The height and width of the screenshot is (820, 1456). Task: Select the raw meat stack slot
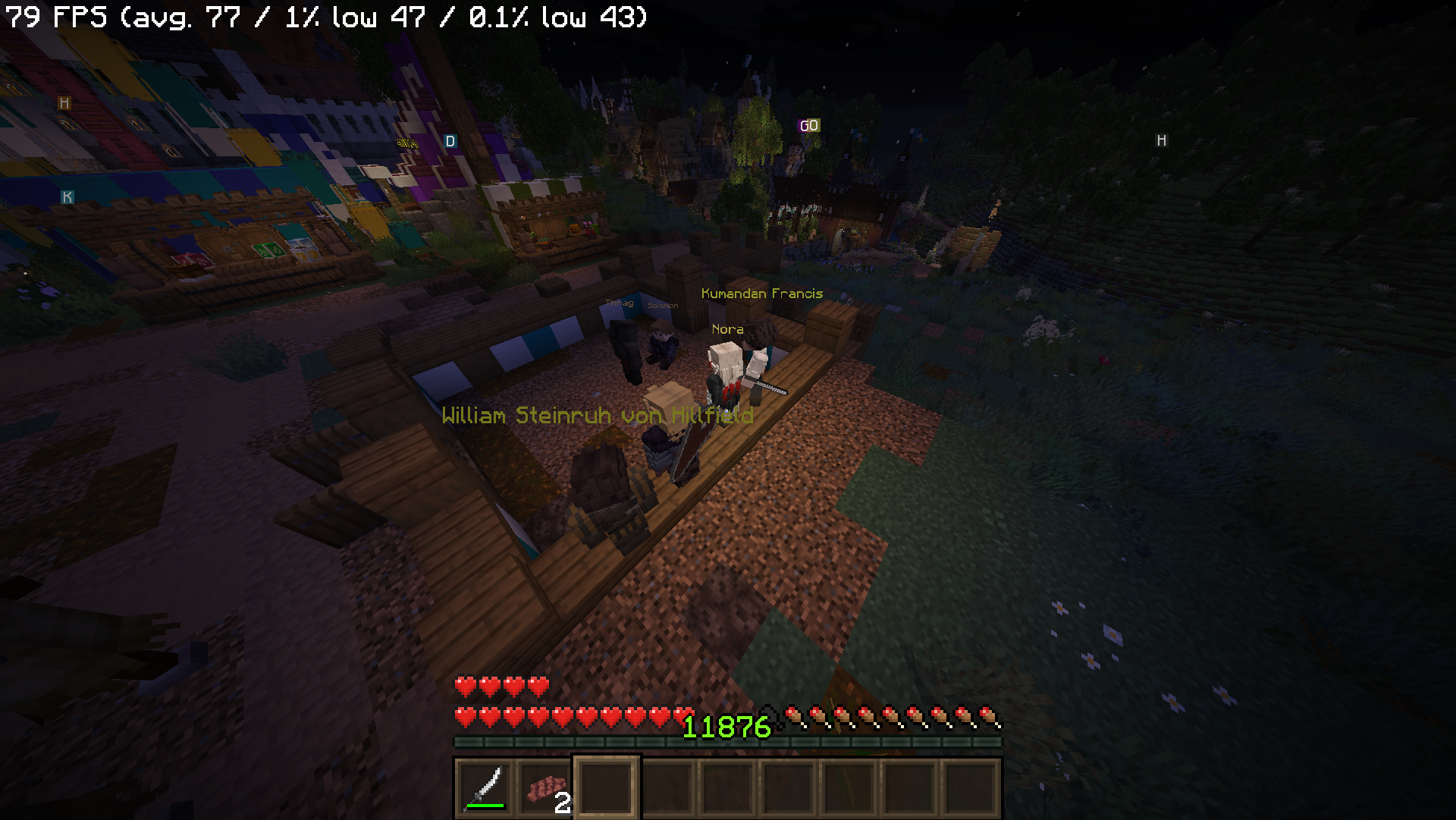[x=546, y=788]
